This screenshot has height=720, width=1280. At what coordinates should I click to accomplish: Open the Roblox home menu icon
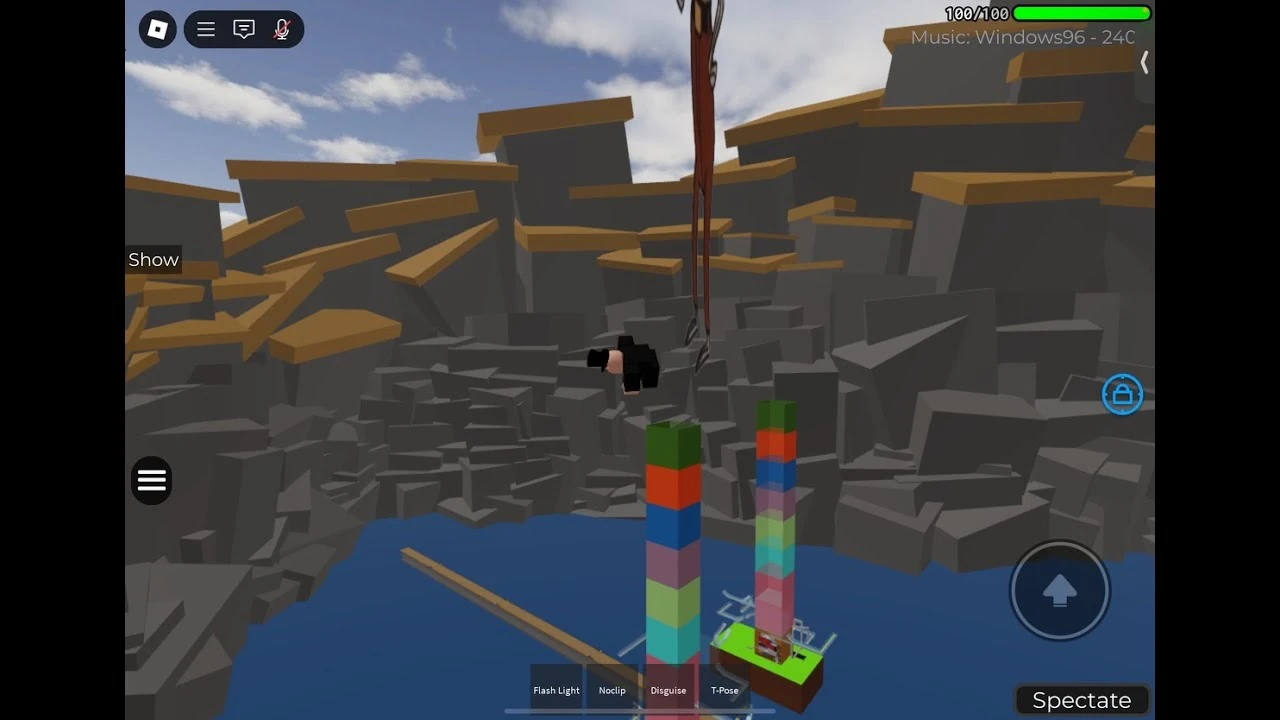pos(157,29)
